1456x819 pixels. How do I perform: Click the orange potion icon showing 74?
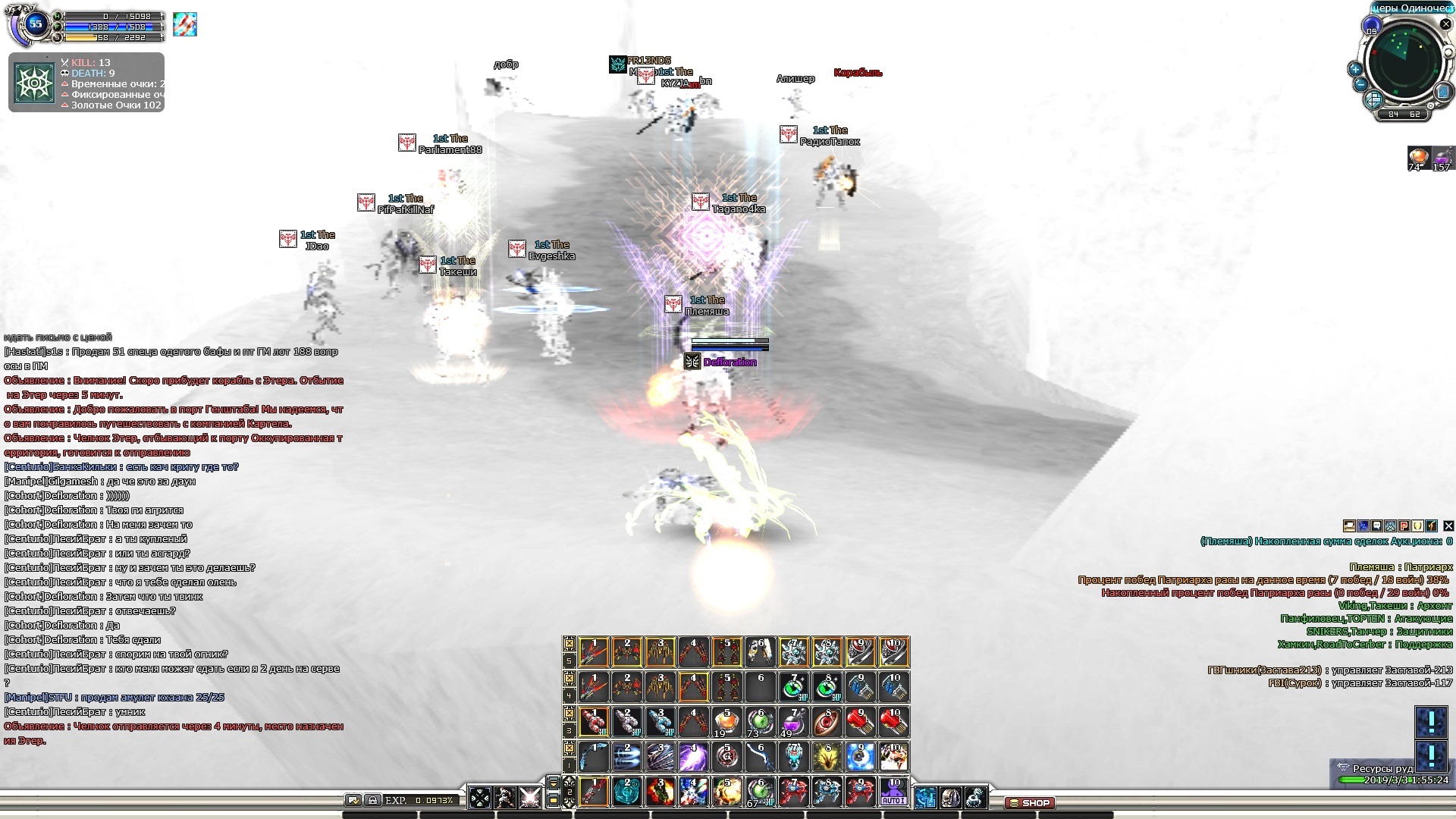point(1418,158)
